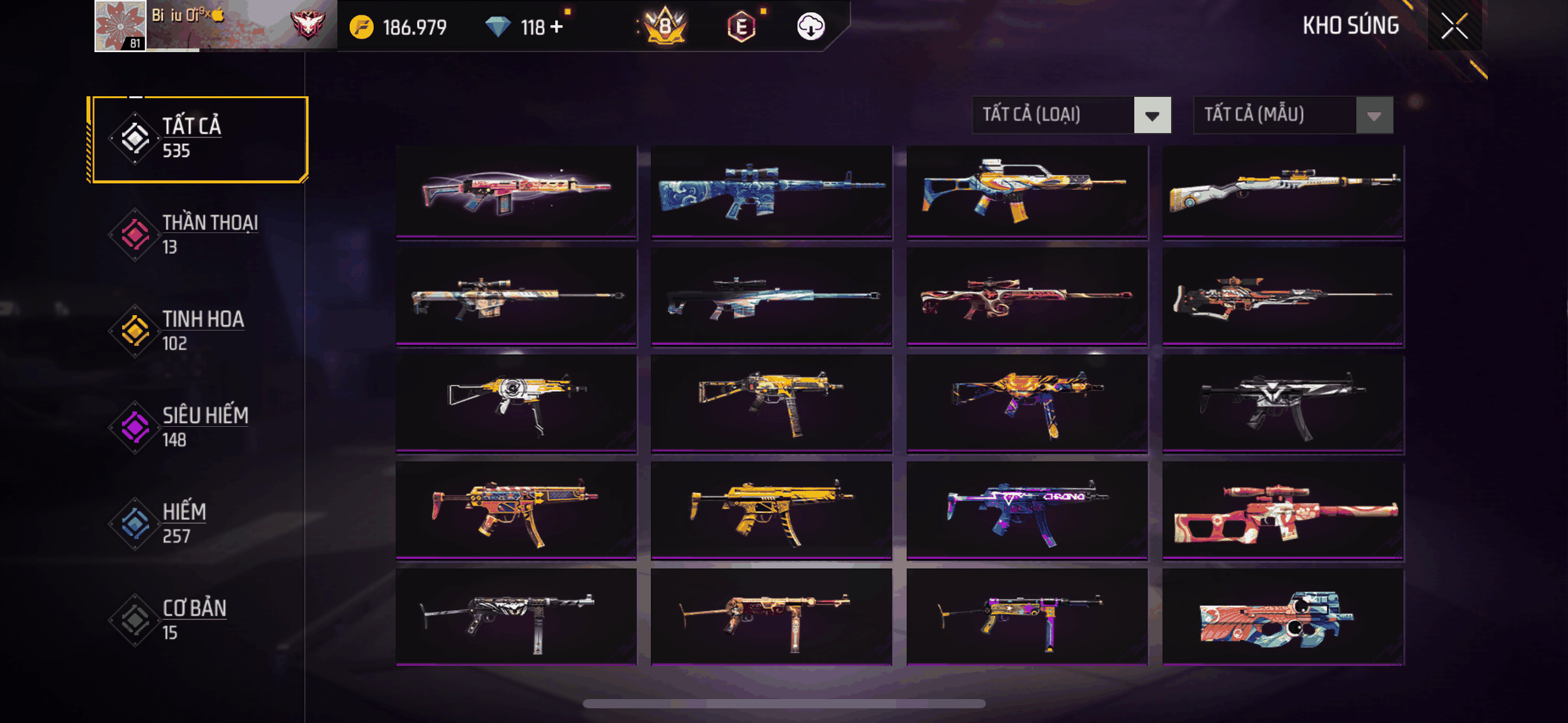1568x723 pixels.
Task: Choose the pink glowing rifle skin
Action: pyautogui.click(x=516, y=191)
